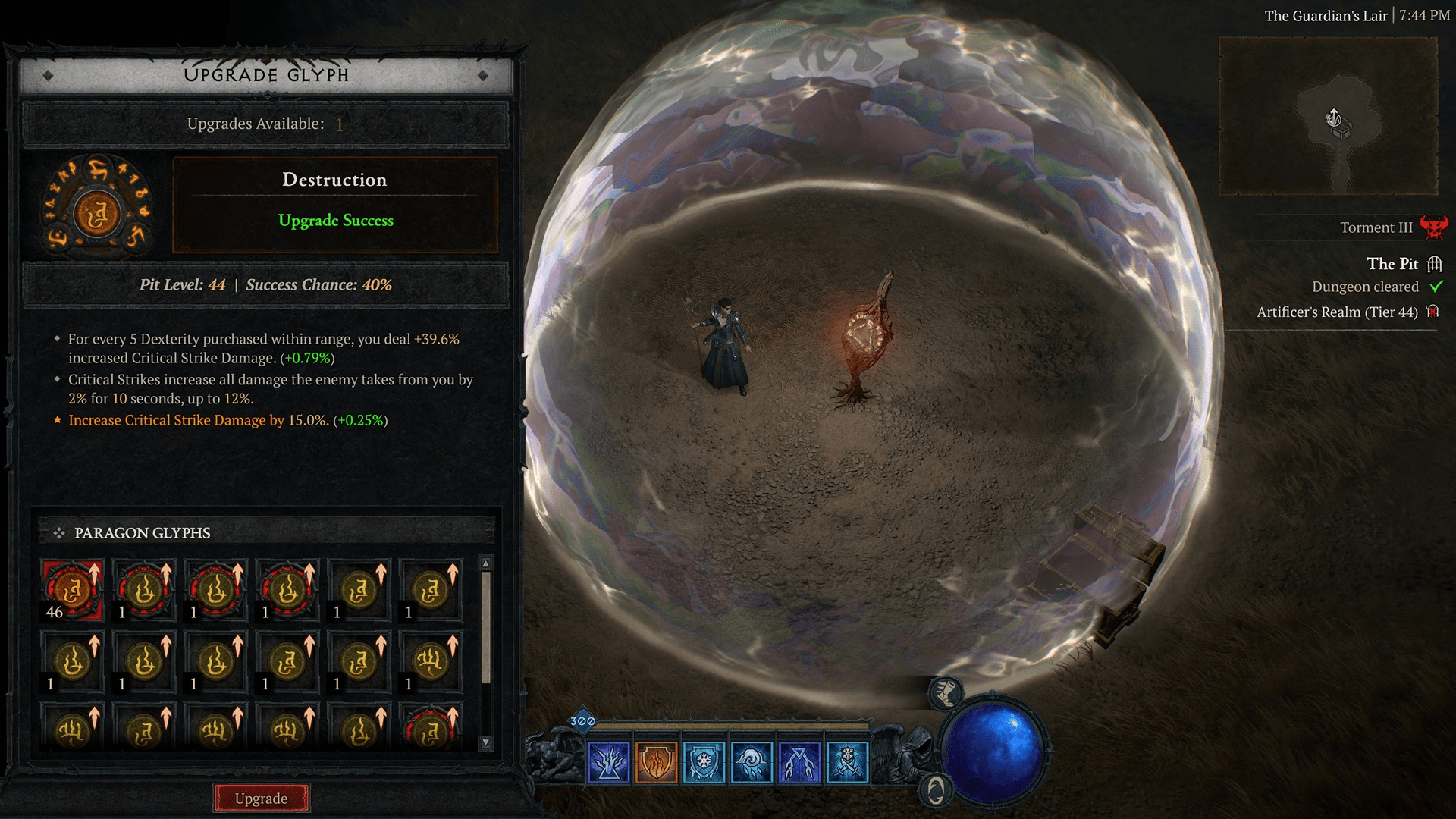Use the Ice Armor snowflake shield skill
1456x819 pixels.
tap(704, 762)
